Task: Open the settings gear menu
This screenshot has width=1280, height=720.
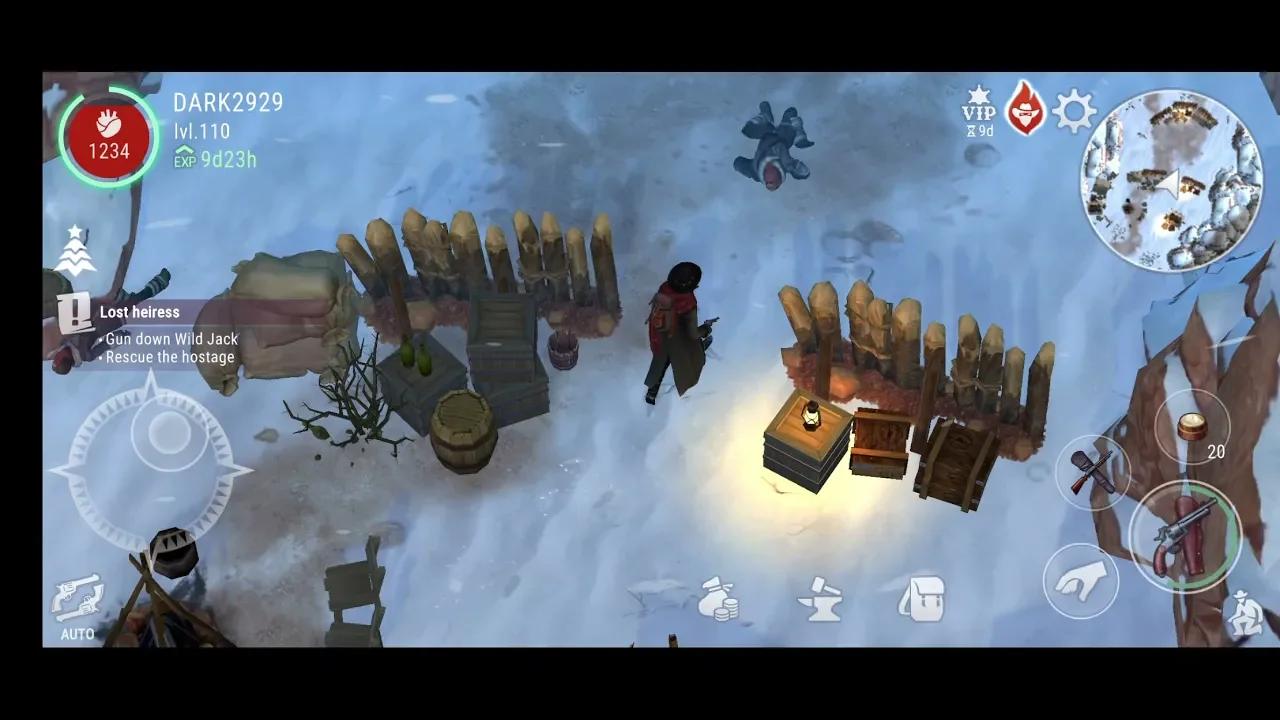Action: pyautogui.click(x=1073, y=111)
